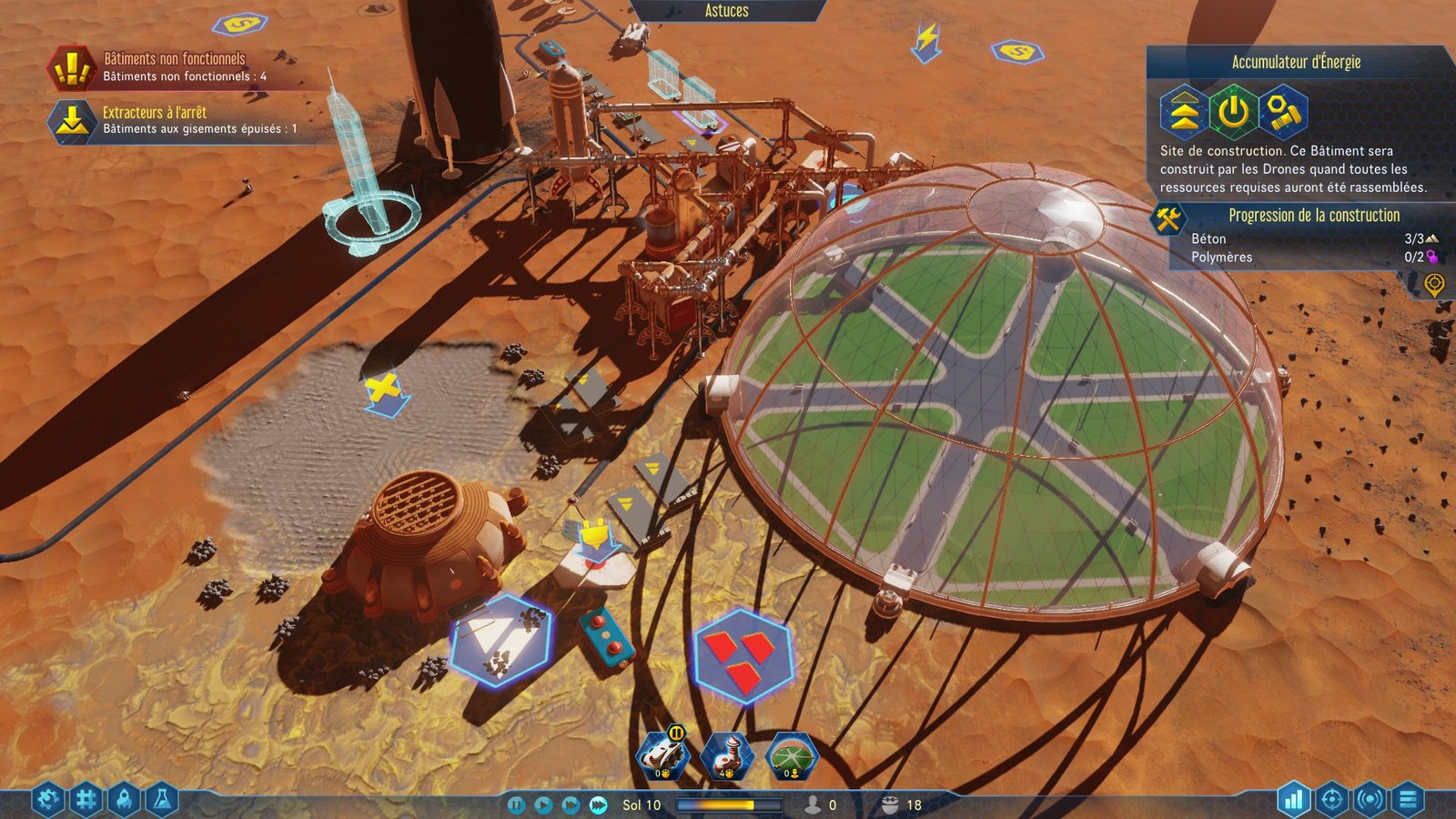Open the rocket resupply menu
The image size is (1456, 819).
(x=125, y=800)
